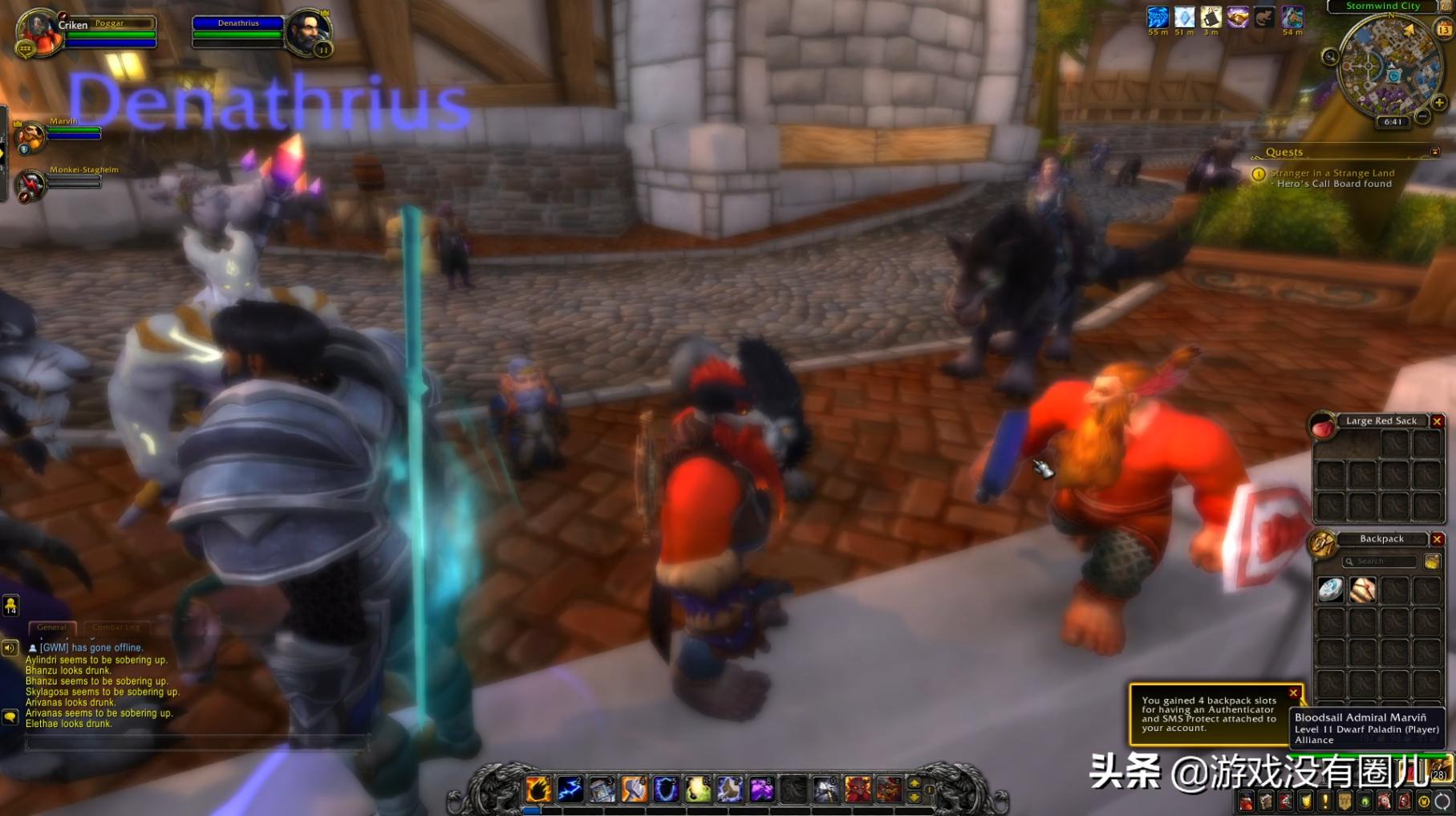Dismiss the Authenticator backpack slots notice
The width and height of the screenshot is (1456, 816).
1293,693
